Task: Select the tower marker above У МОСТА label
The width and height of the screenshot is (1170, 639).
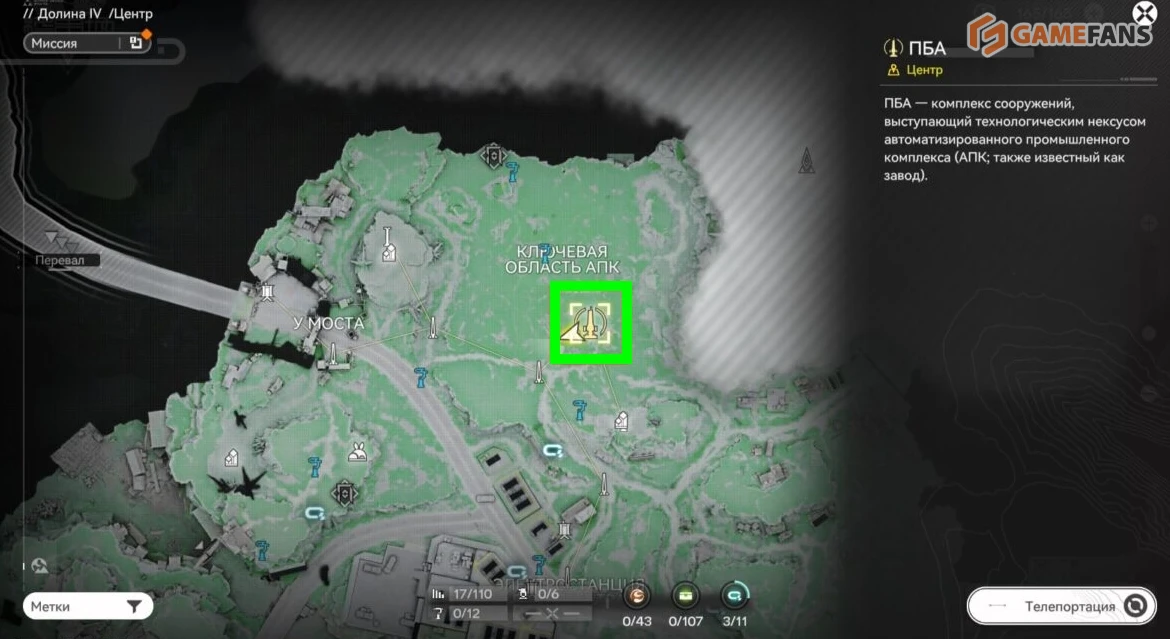Action: [x=267, y=293]
